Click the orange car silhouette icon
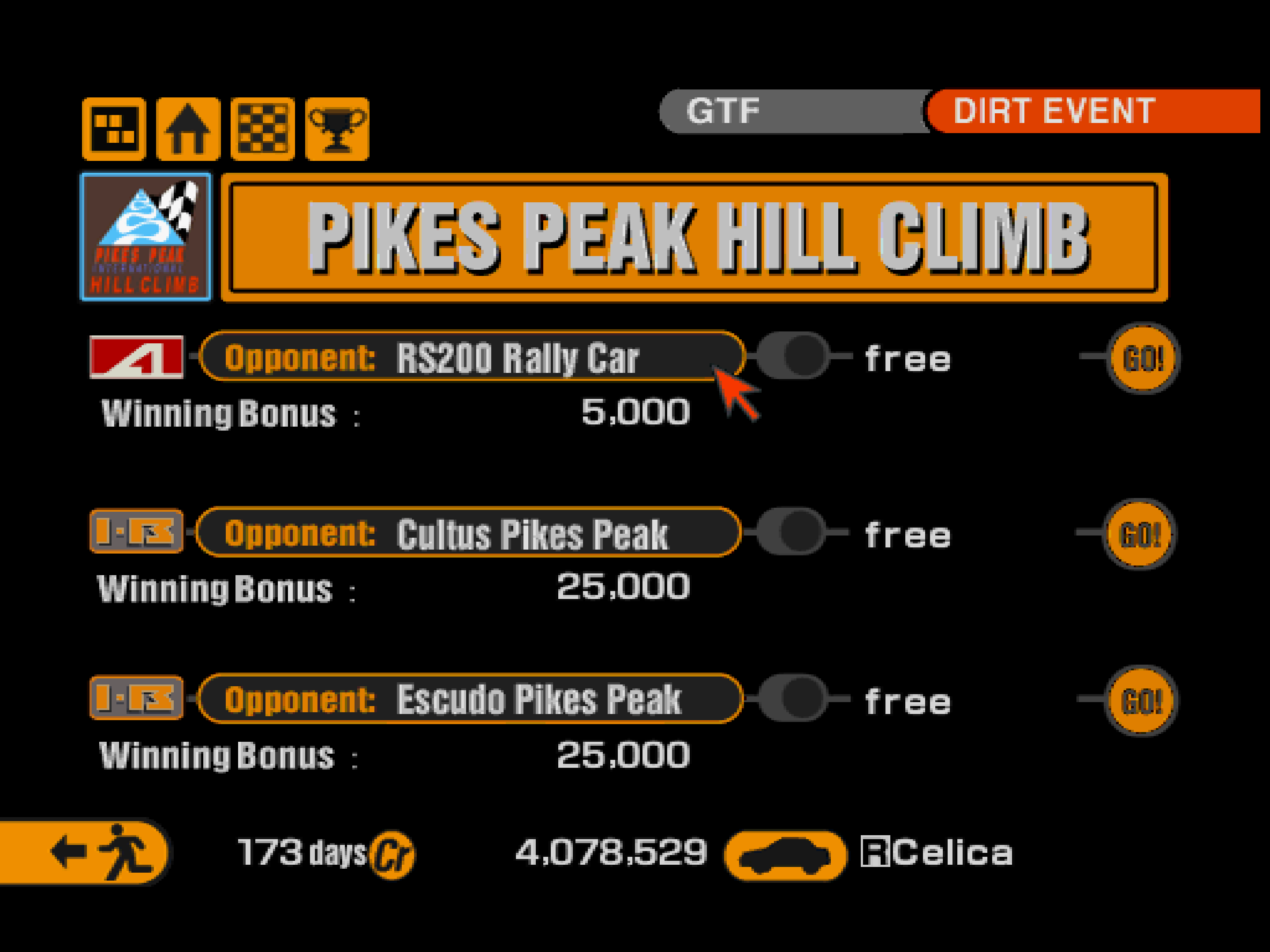 [x=785, y=855]
